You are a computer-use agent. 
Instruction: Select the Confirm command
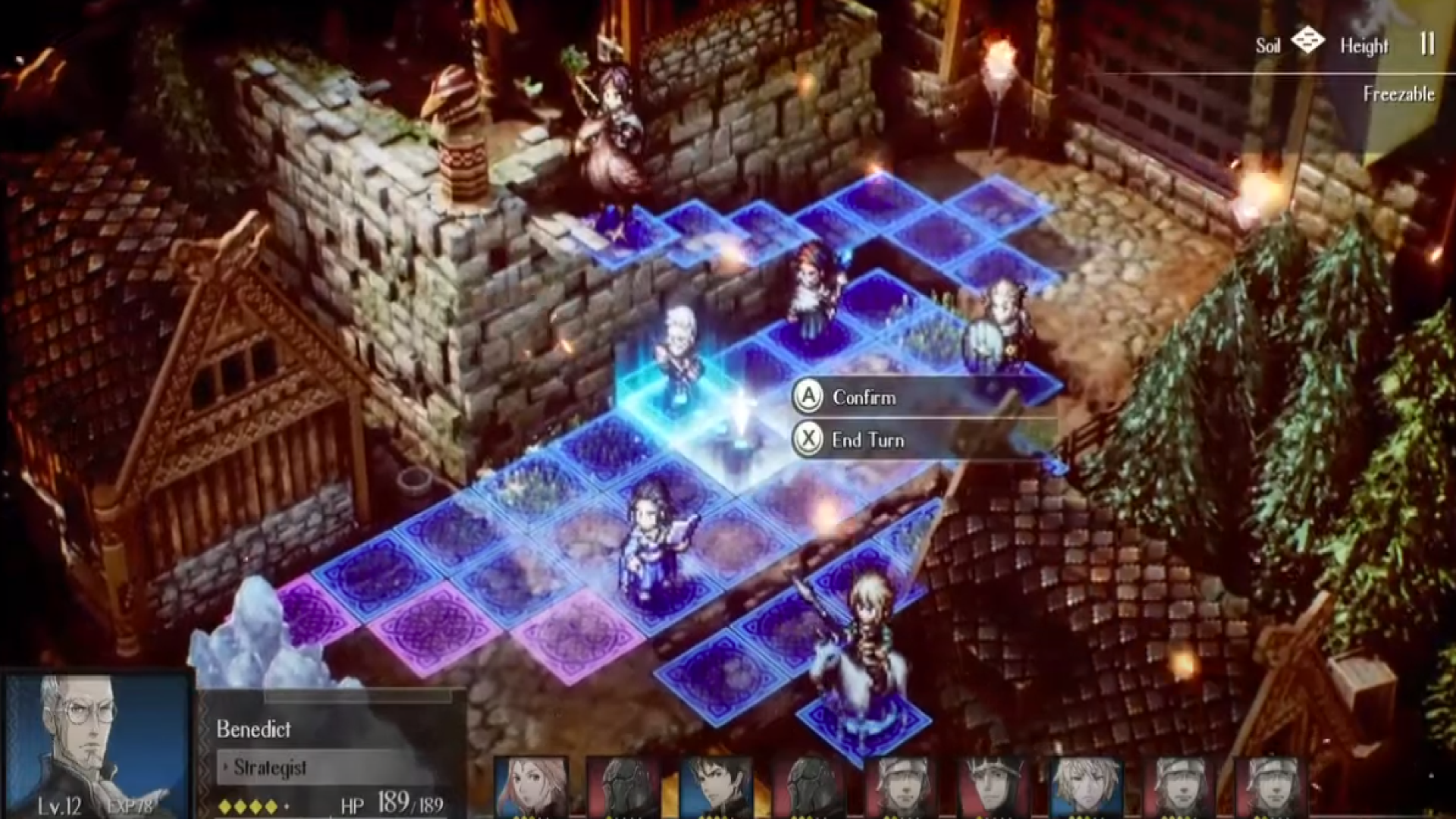pyautogui.click(x=864, y=397)
